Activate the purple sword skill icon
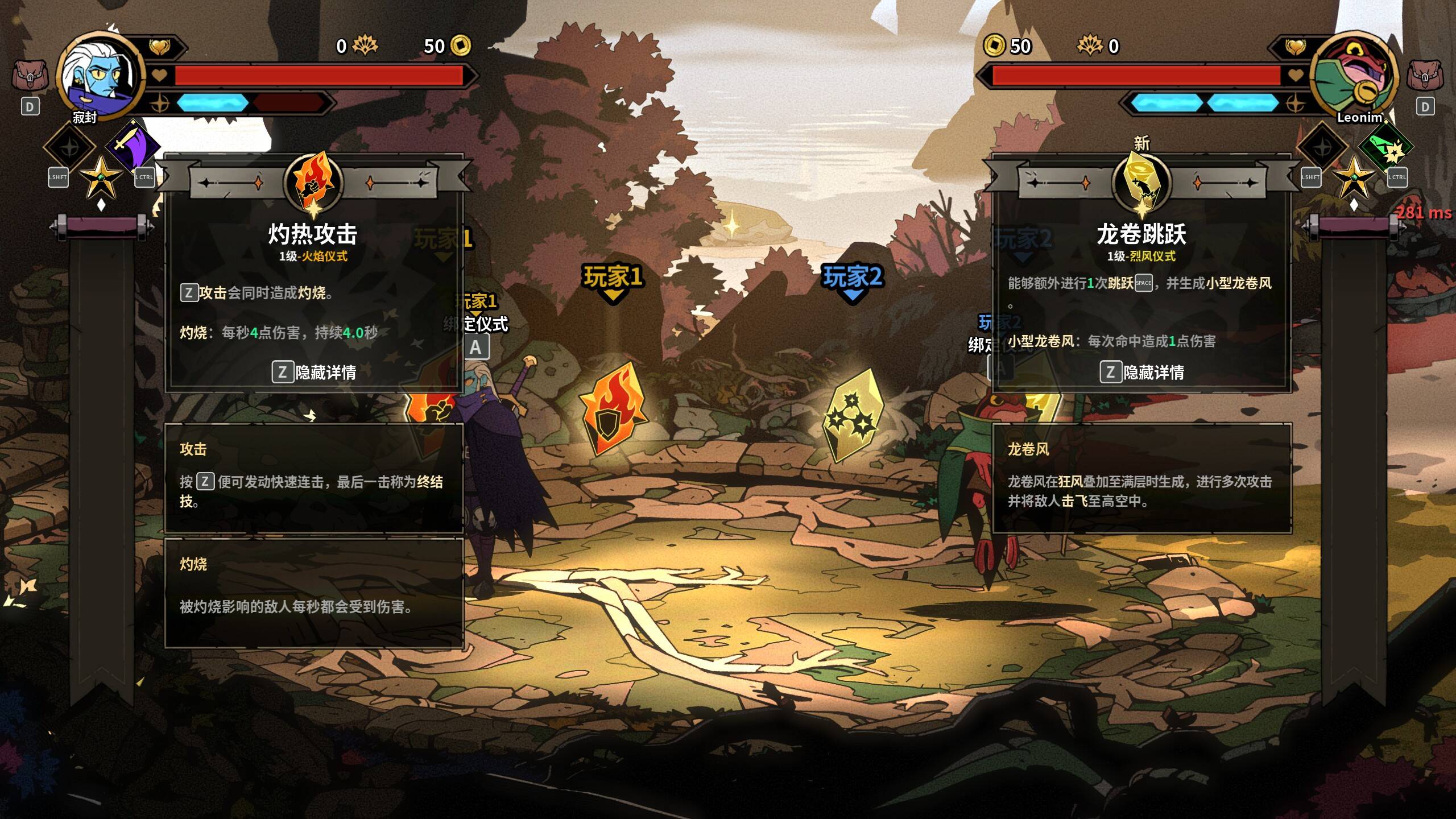The image size is (1456, 819). pyautogui.click(x=133, y=144)
